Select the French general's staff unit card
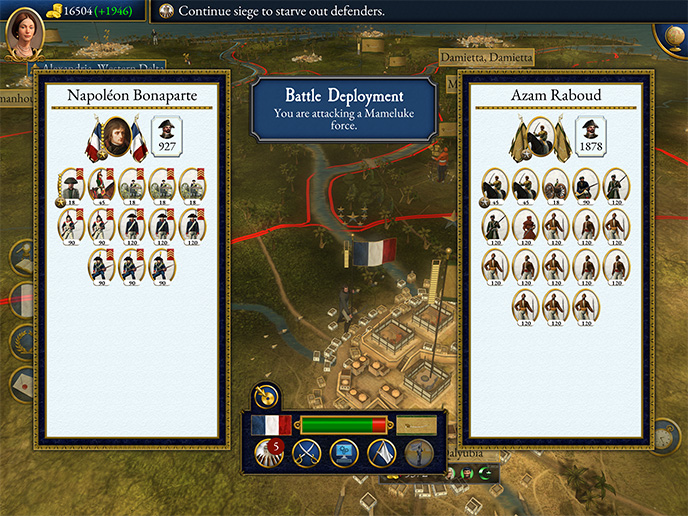Image resolution: width=688 pixels, height=516 pixels. click(71, 185)
